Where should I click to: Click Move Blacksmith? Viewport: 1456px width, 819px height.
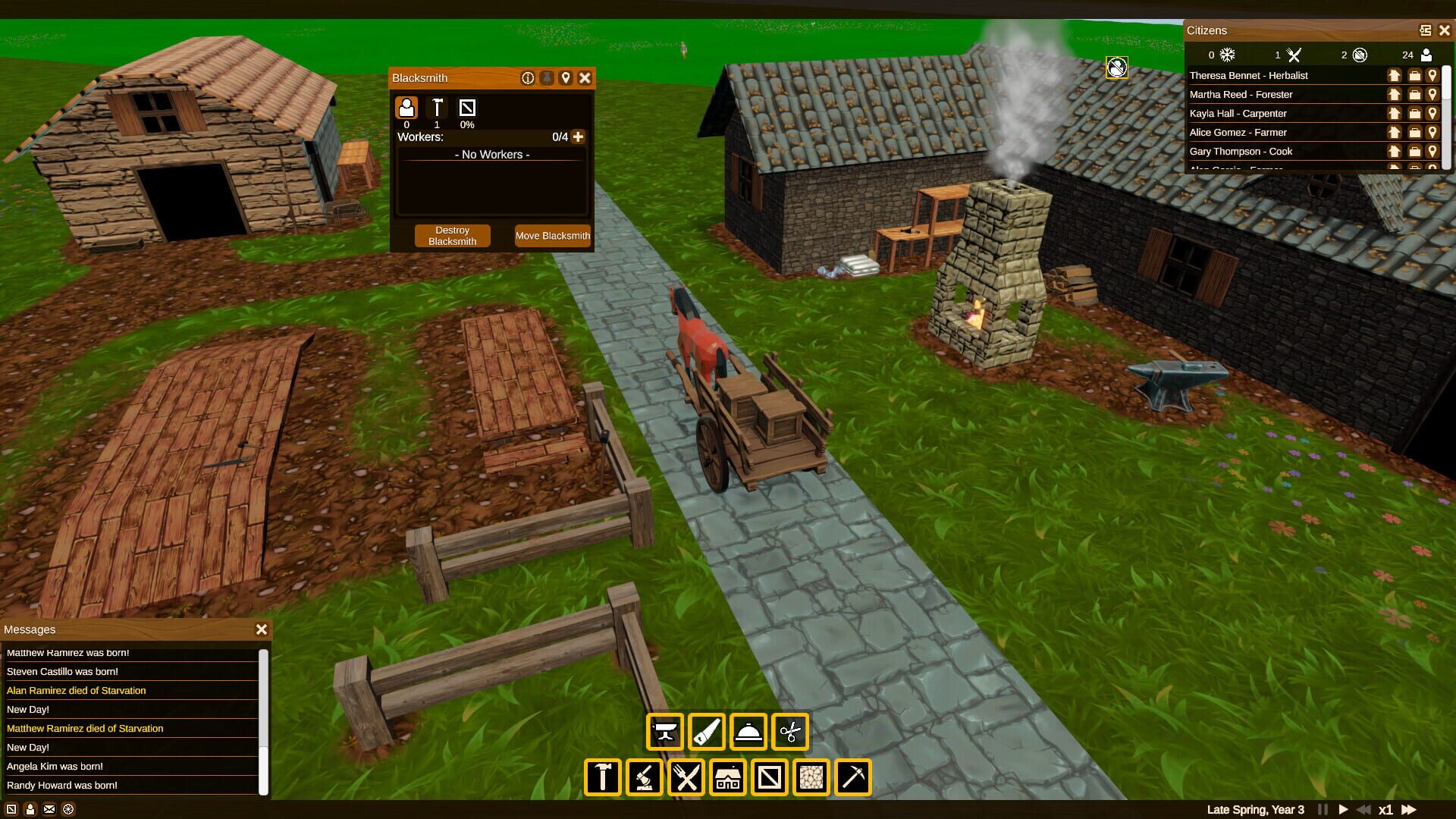(x=553, y=235)
